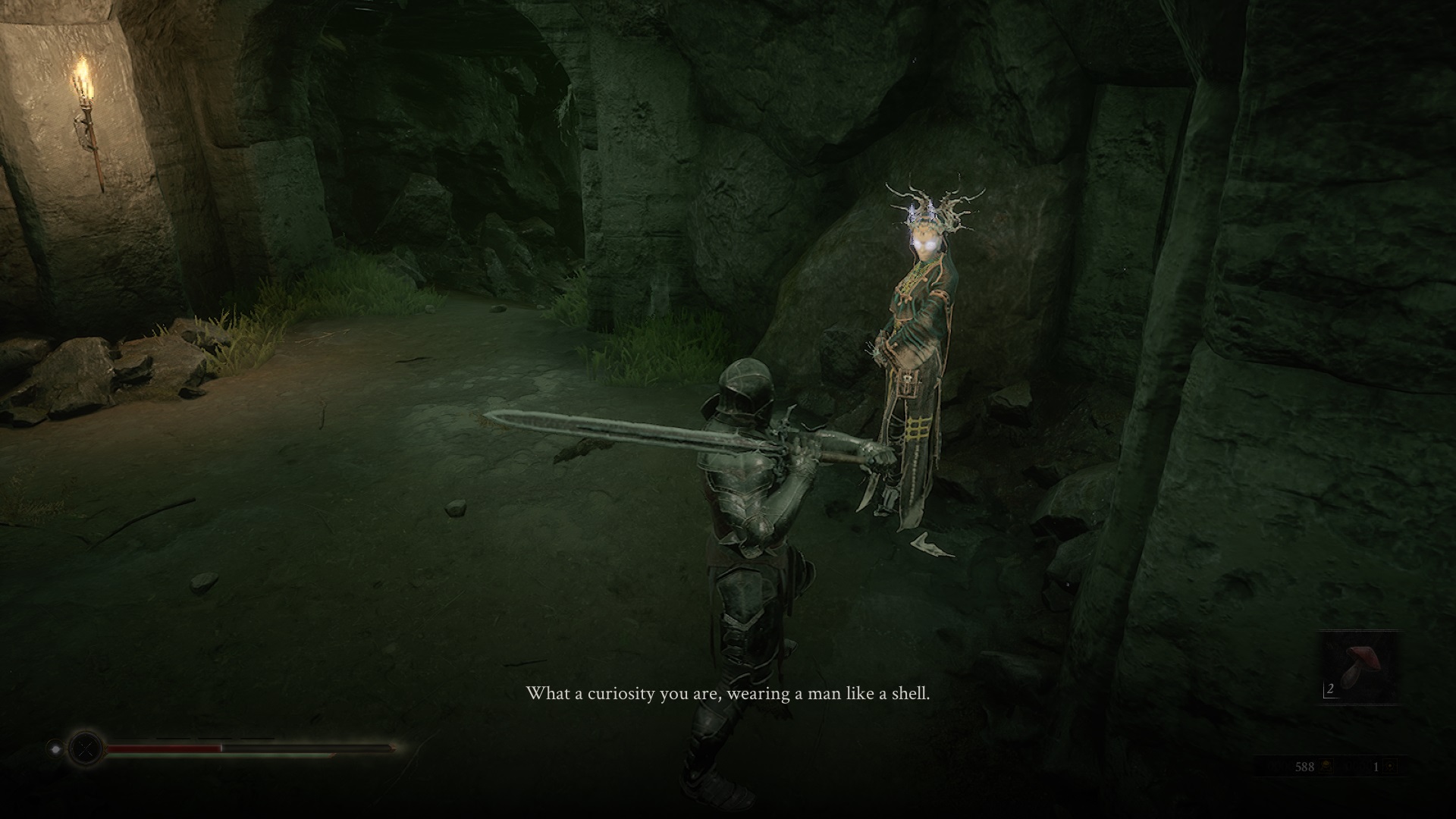The height and width of the screenshot is (819, 1456).
Task: Click the small glowing orb indicator
Action: tap(55, 748)
